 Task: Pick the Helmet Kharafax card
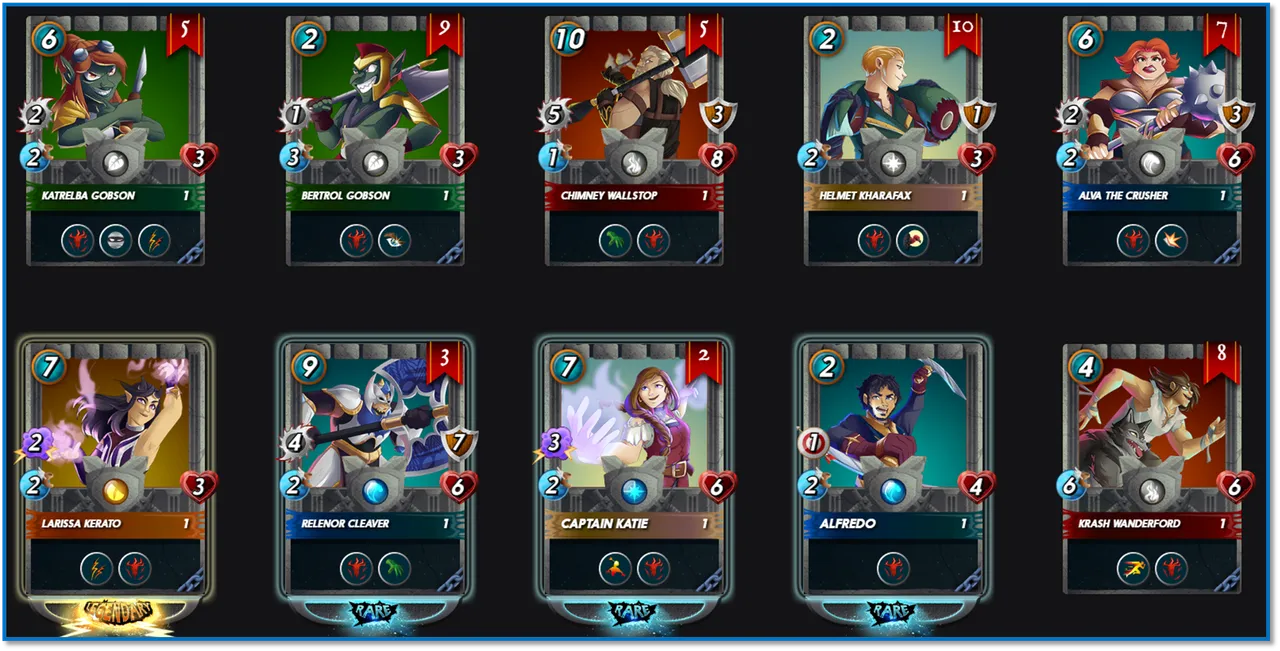[893, 140]
